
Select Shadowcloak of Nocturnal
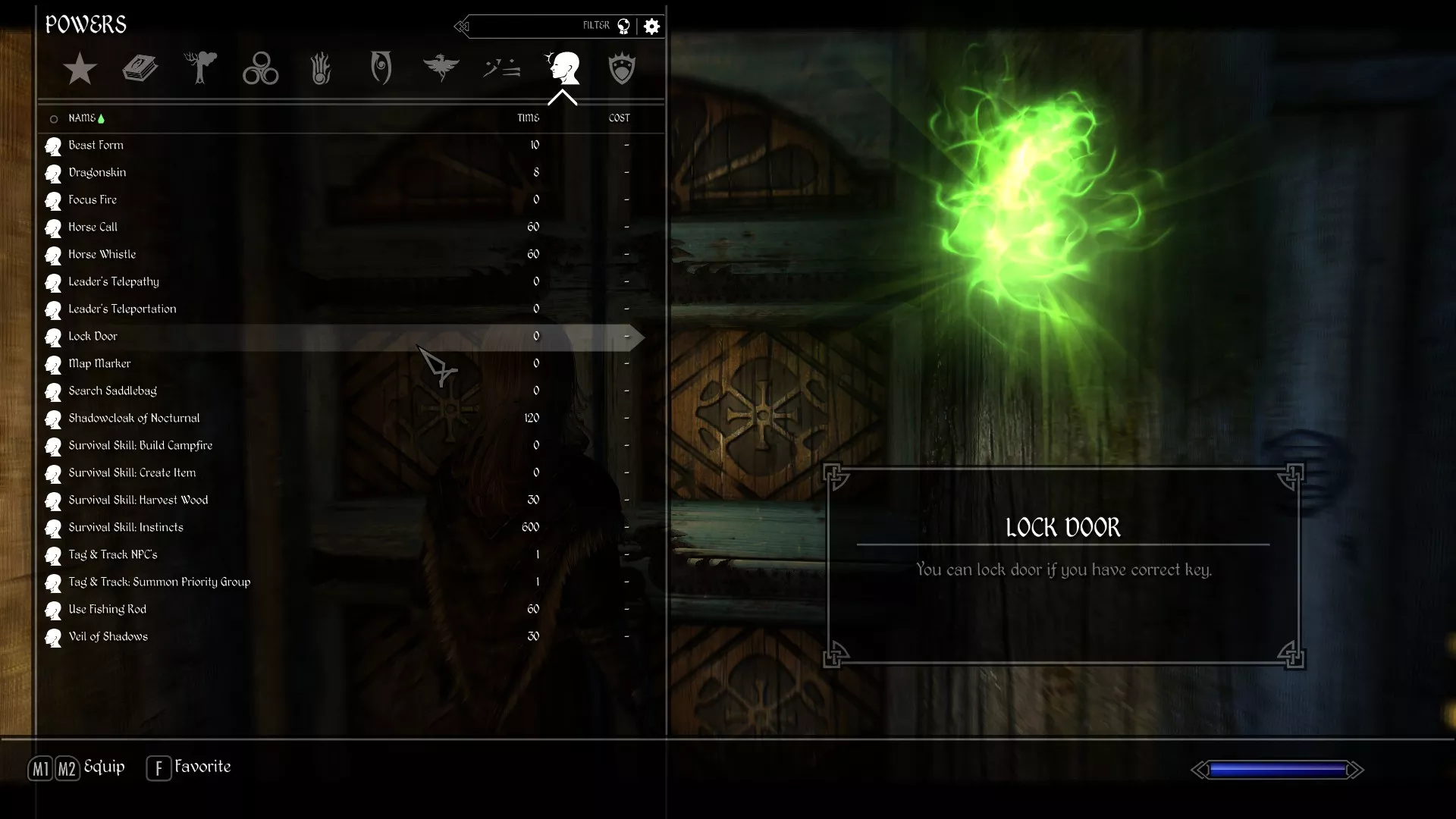134,419
